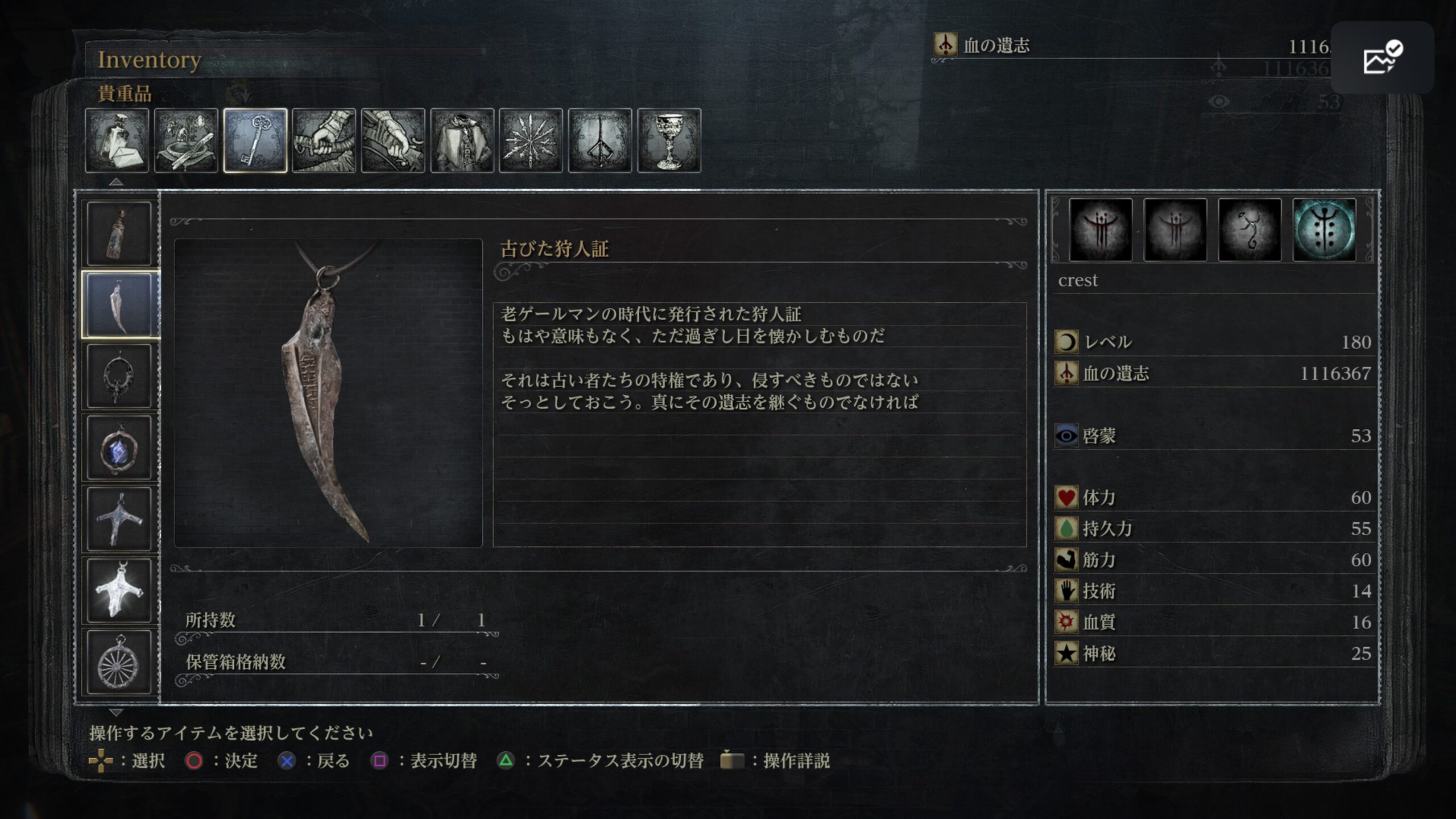The image size is (1456, 819).
Task: Select the spoked wheel hunter badge
Action: (x=119, y=662)
